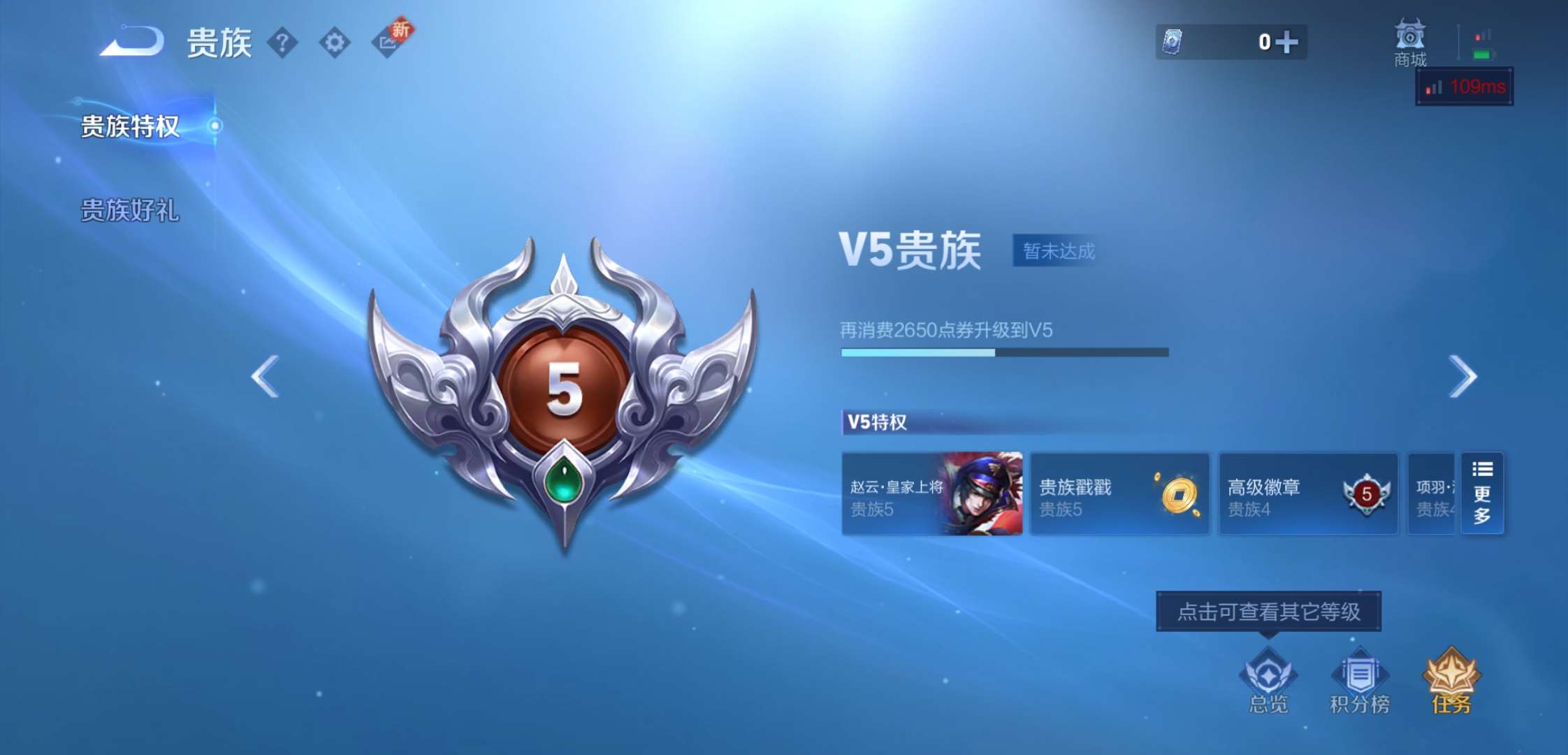Open 更多 to expand more privileges
The image size is (1568, 755).
pyautogui.click(x=1482, y=494)
